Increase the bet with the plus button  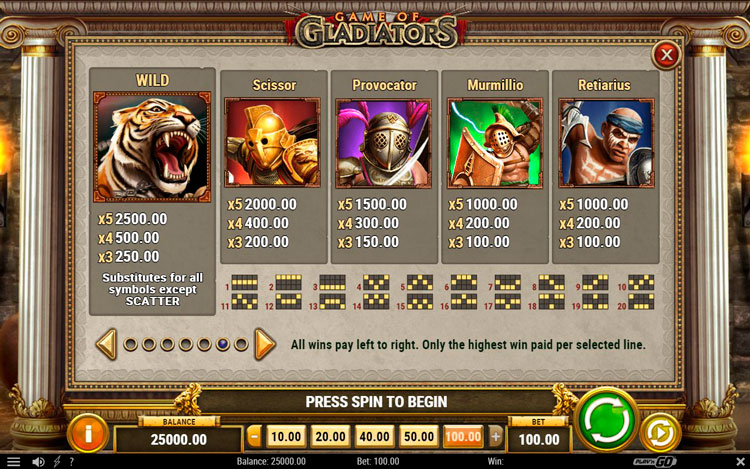click(495, 436)
